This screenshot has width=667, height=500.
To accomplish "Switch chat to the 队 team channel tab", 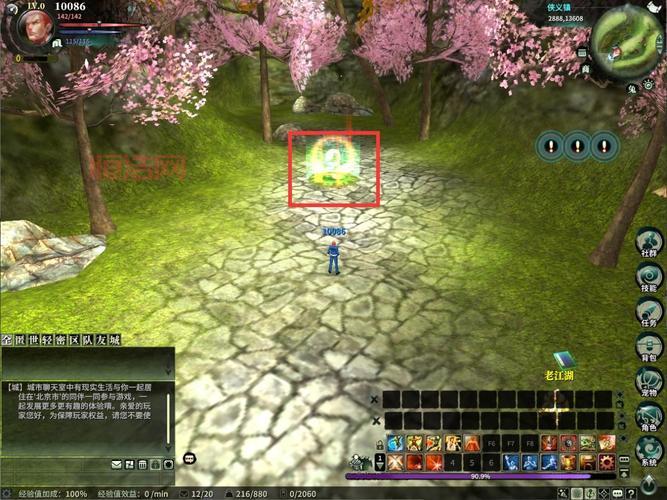I will pyautogui.click(x=87, y=341).
